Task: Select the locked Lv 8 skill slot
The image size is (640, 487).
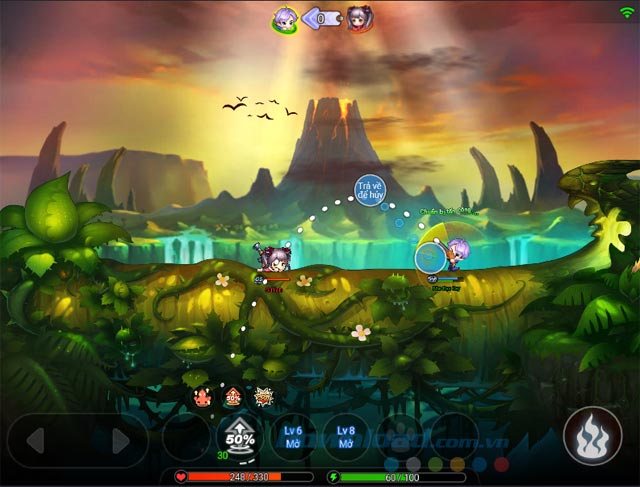Action: [346, 437]
